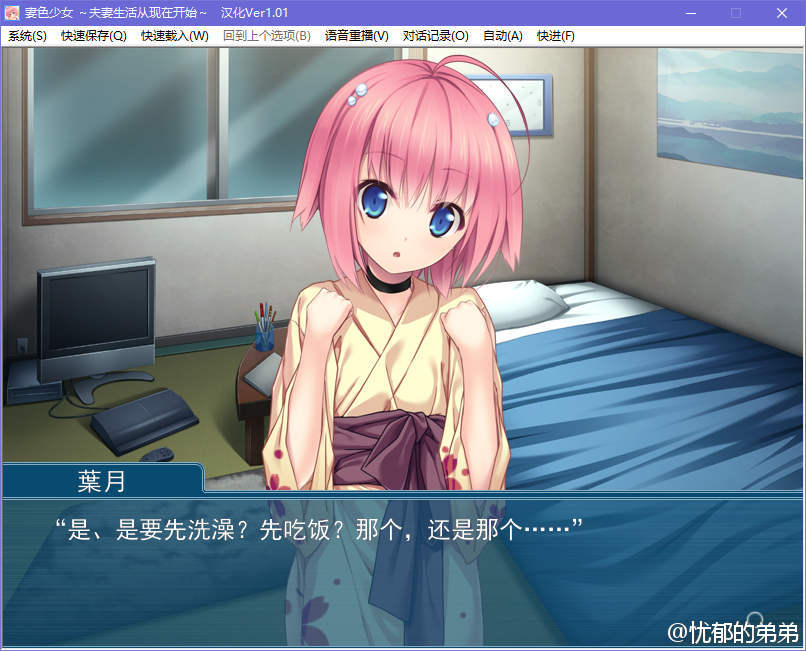
Task: Activate 自动(A) auto mode
Action: click(503, 36)
